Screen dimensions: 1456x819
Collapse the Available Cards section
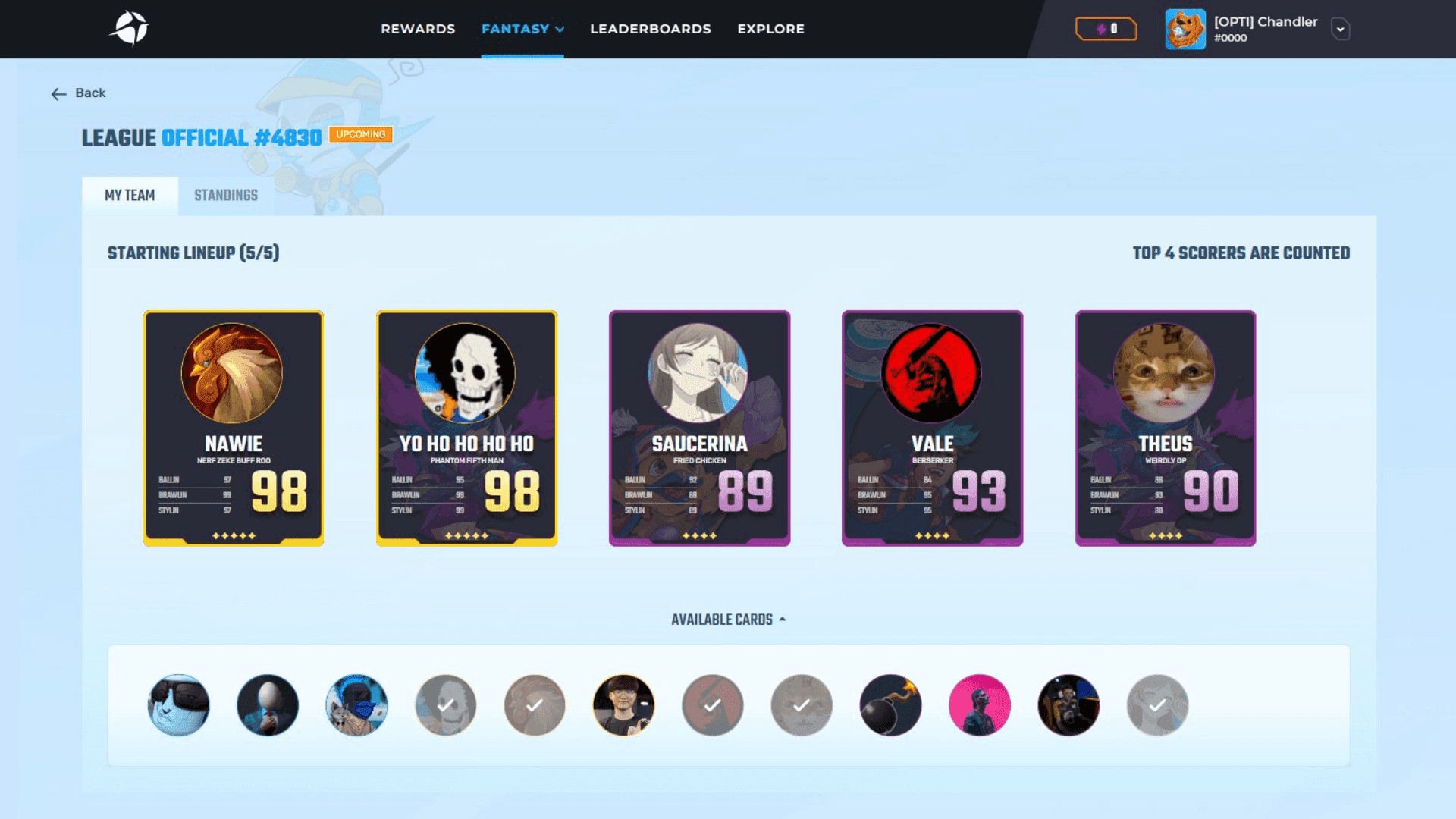(x=727, y=619)
